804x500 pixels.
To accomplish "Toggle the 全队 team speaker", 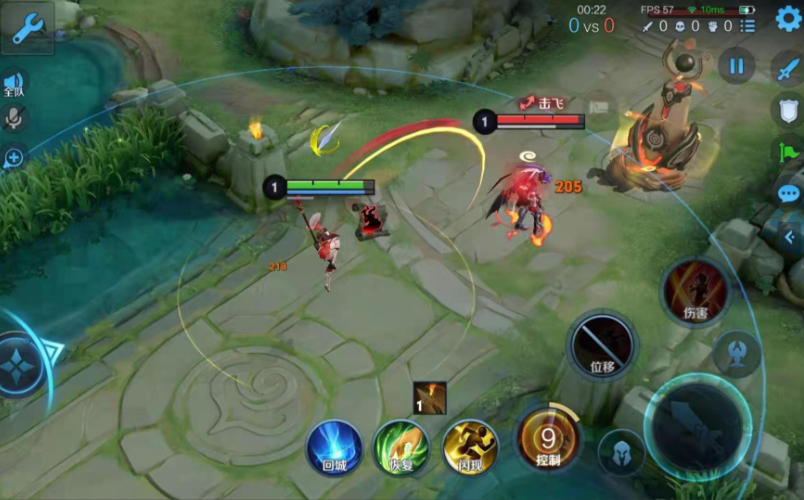I will point(14,84).
